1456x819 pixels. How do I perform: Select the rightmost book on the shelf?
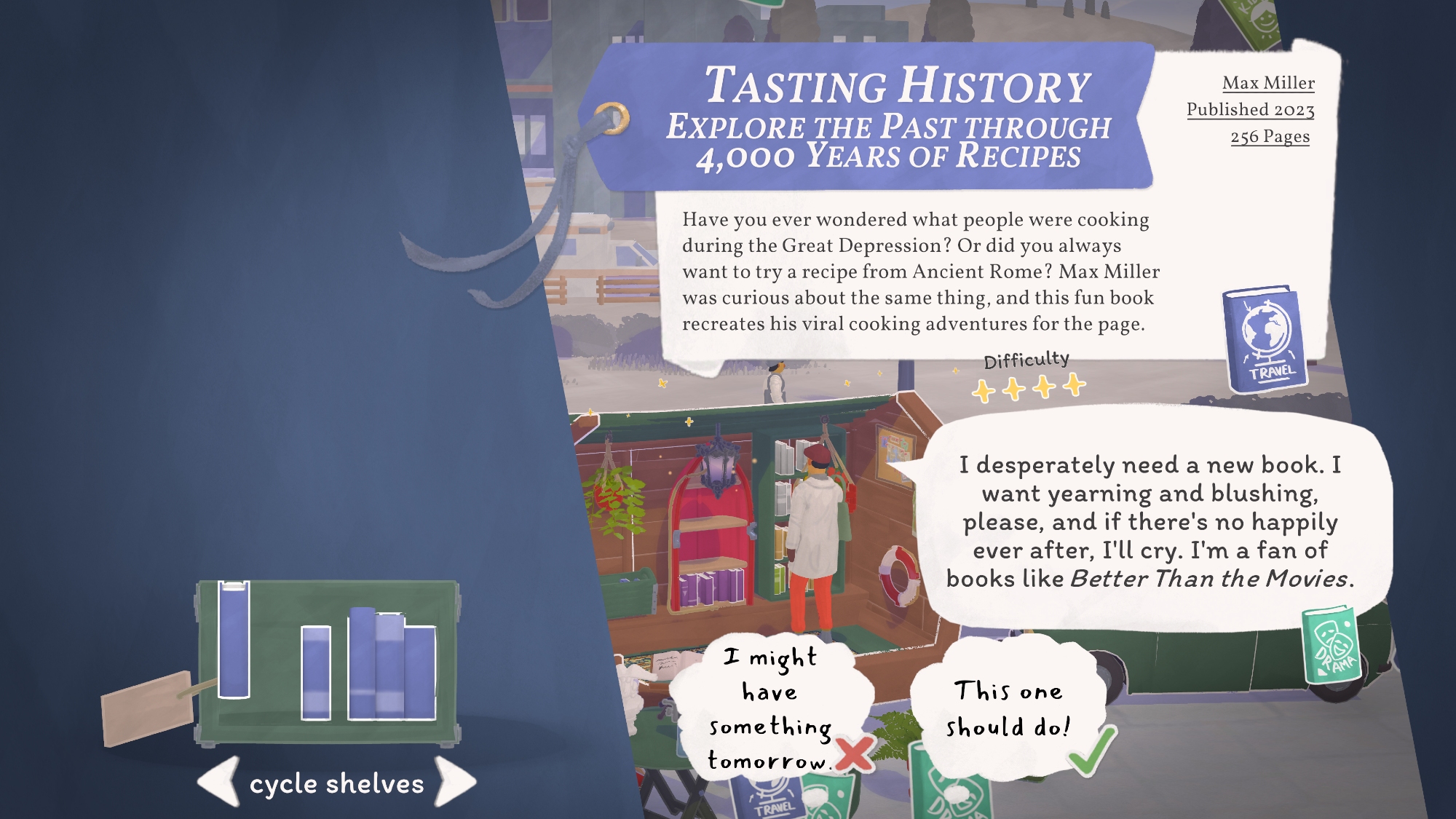point(420,672)
